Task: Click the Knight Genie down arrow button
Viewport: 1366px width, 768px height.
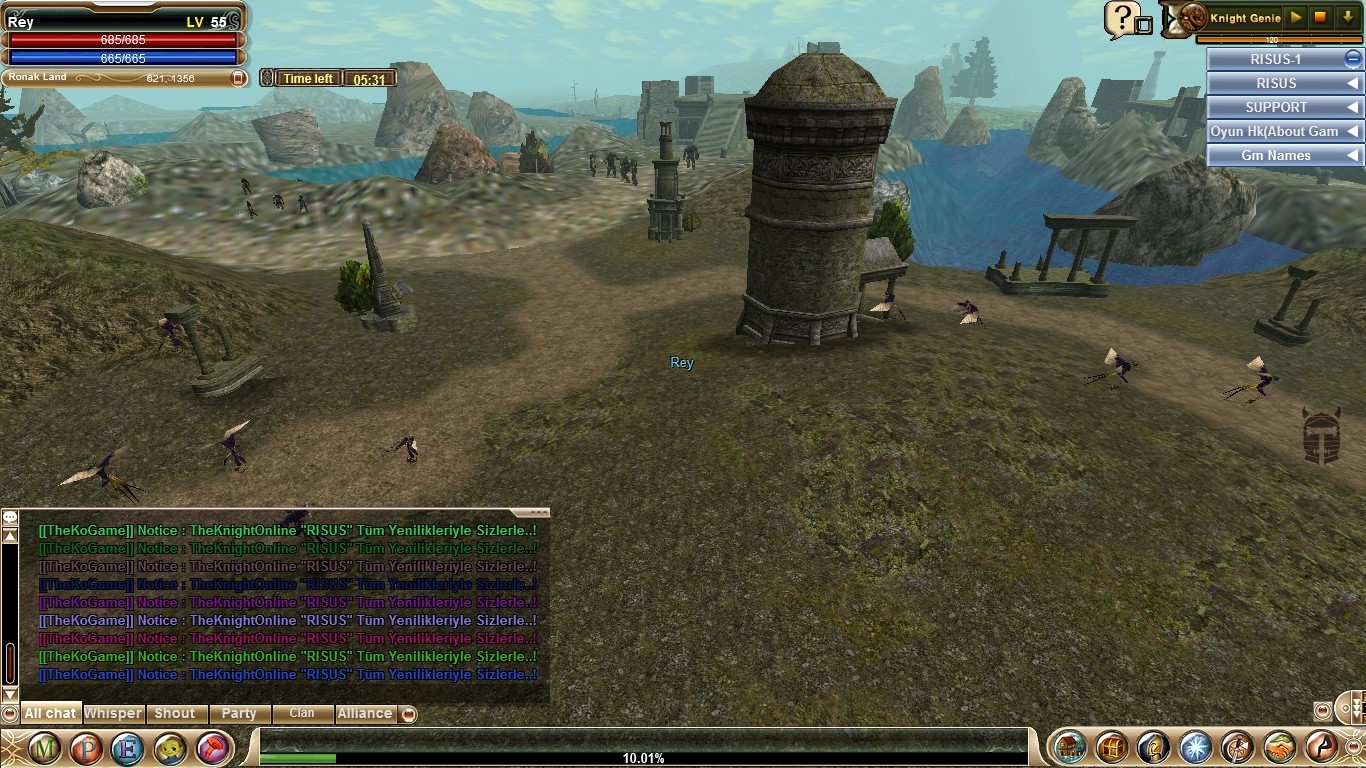Action: point(1347,18)
